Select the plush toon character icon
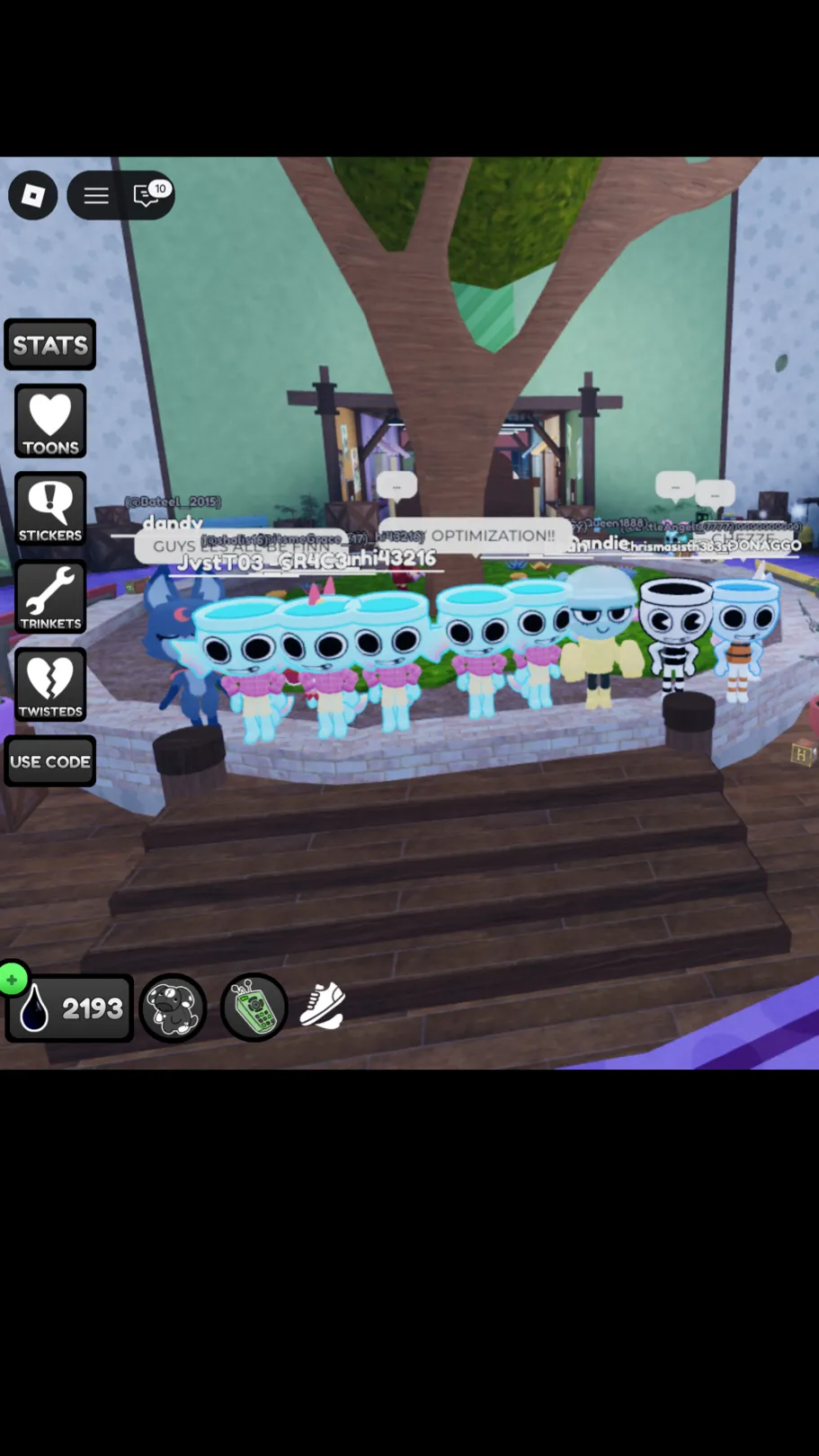The height and width of the screenshot is (1456, 819). coord(174,1008)
